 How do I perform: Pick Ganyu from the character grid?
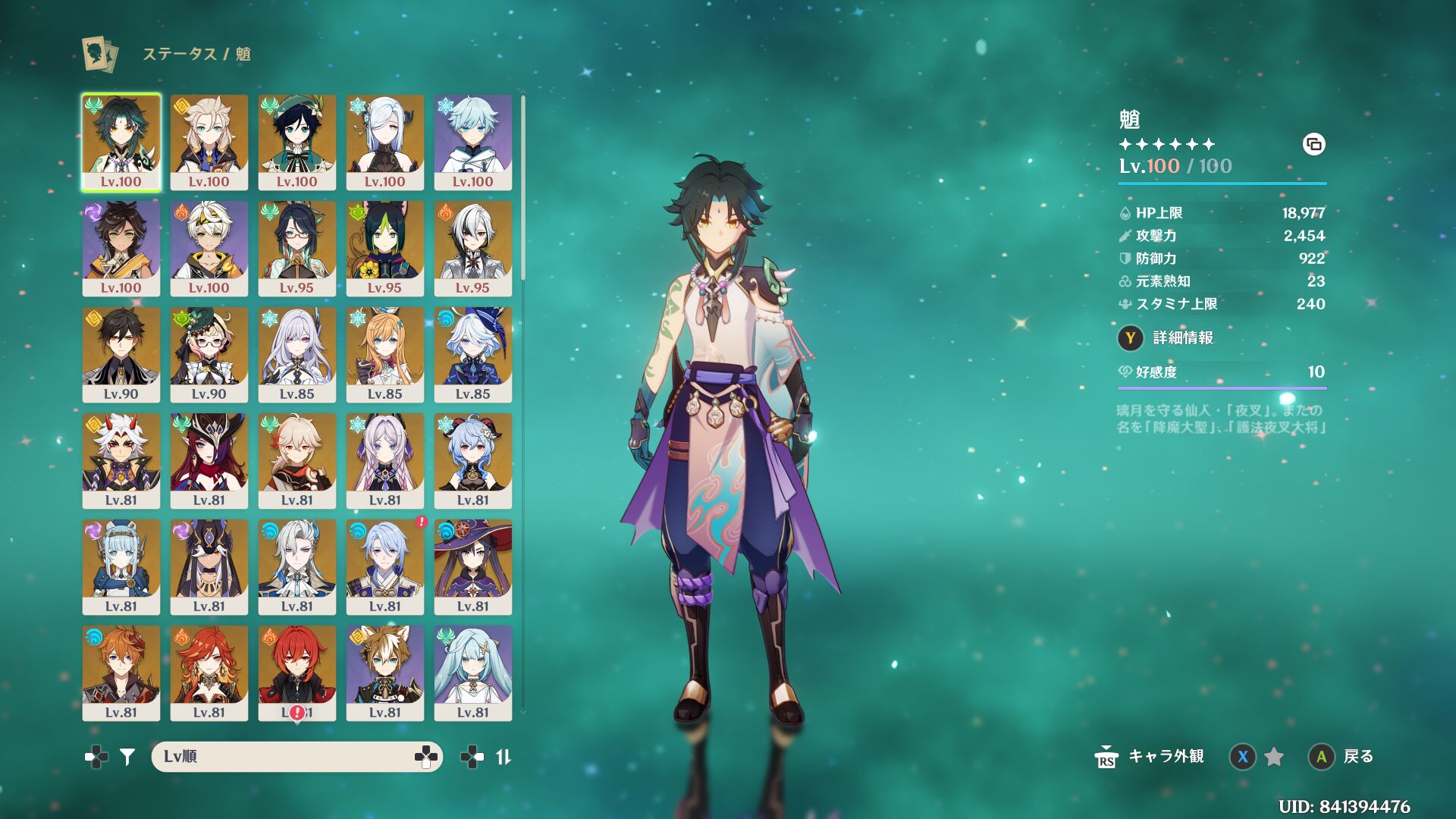click(x=472, y=460)
